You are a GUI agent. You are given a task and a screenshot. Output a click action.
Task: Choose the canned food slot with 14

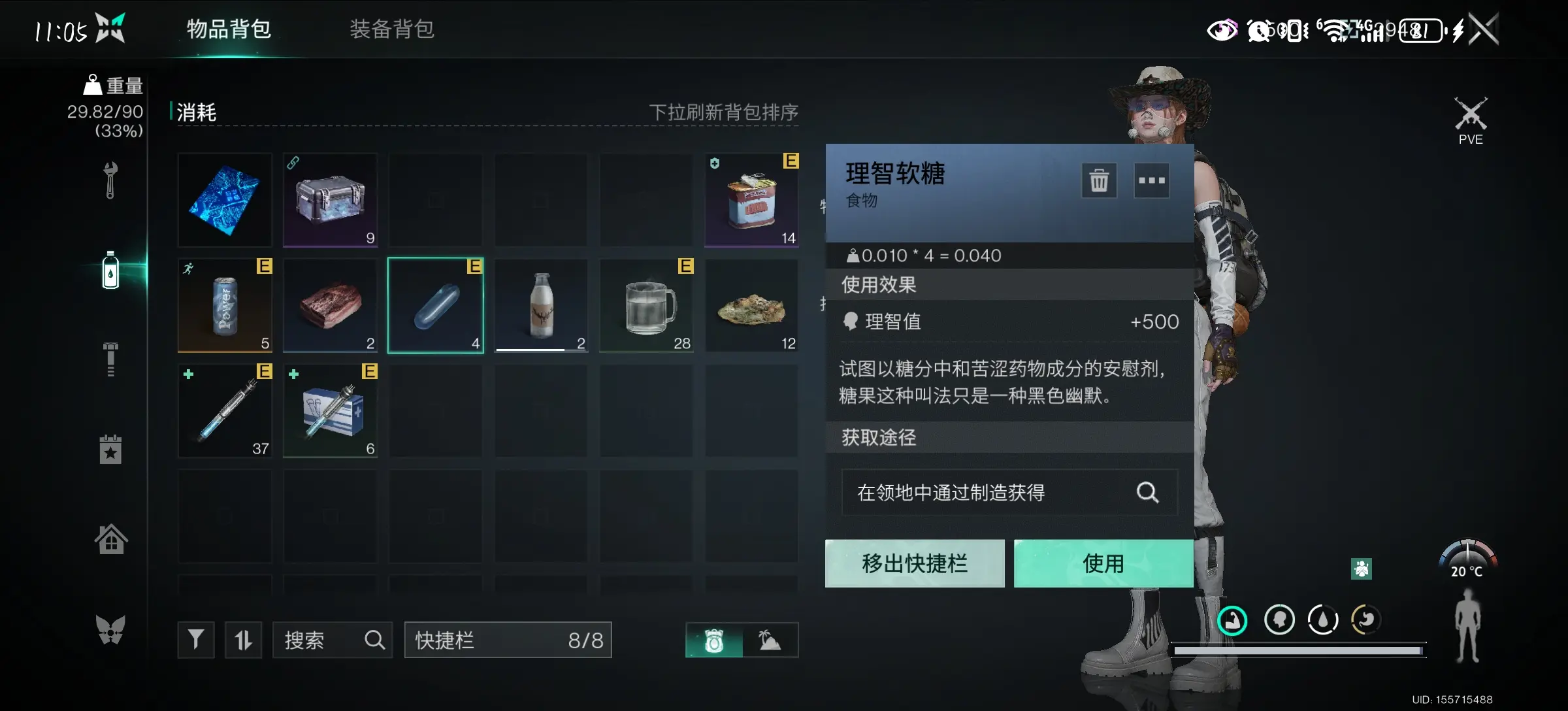tap(751, 200)
